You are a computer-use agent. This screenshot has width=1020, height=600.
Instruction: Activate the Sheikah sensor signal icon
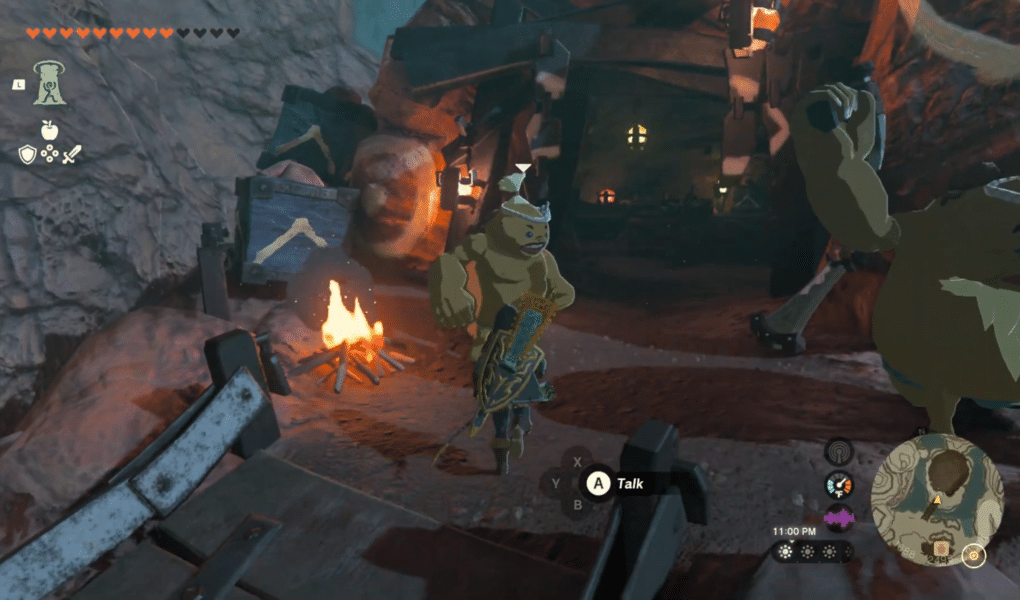(x=838, y=452)
